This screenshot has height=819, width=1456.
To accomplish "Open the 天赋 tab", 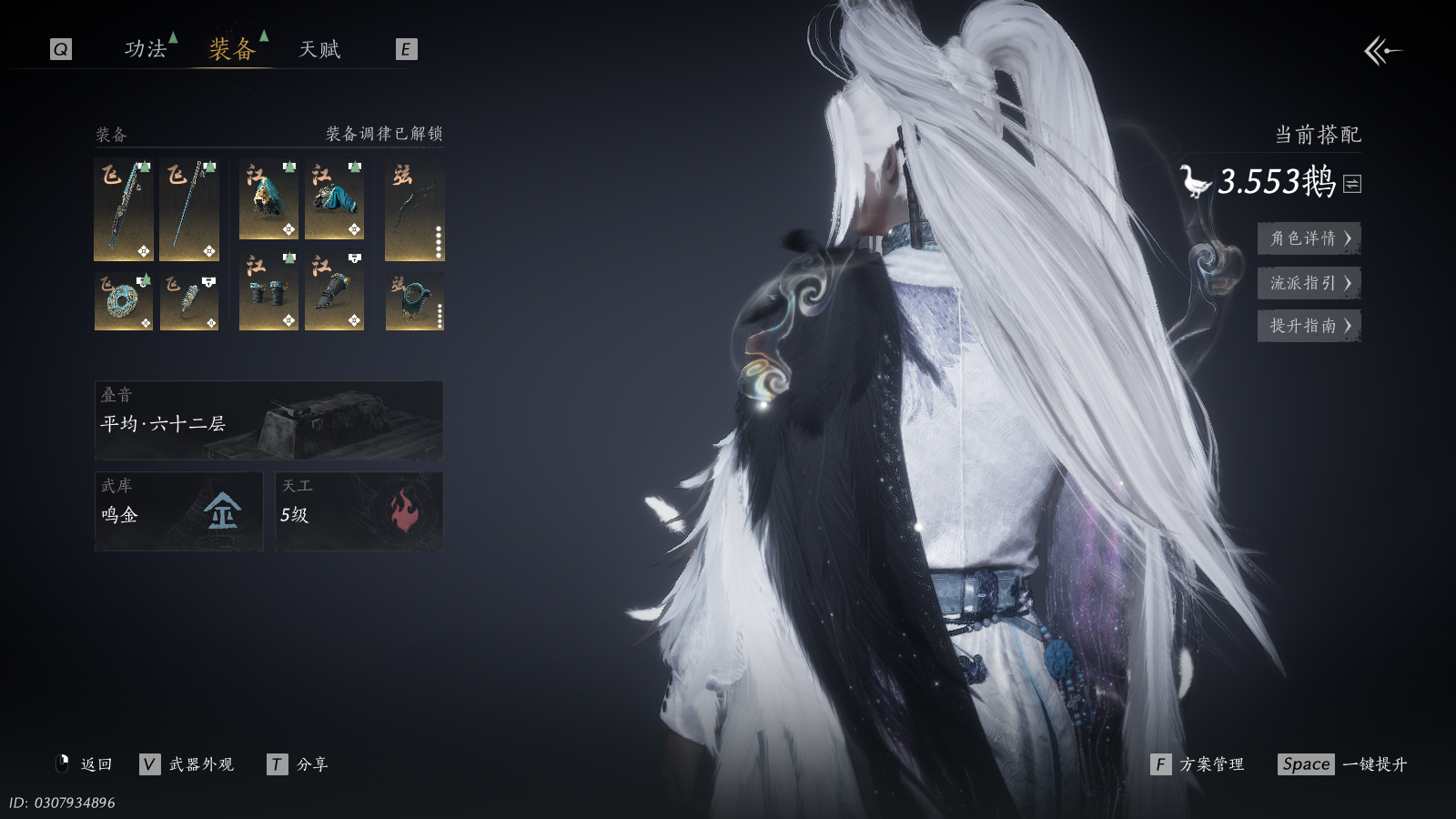I will 319,49.
